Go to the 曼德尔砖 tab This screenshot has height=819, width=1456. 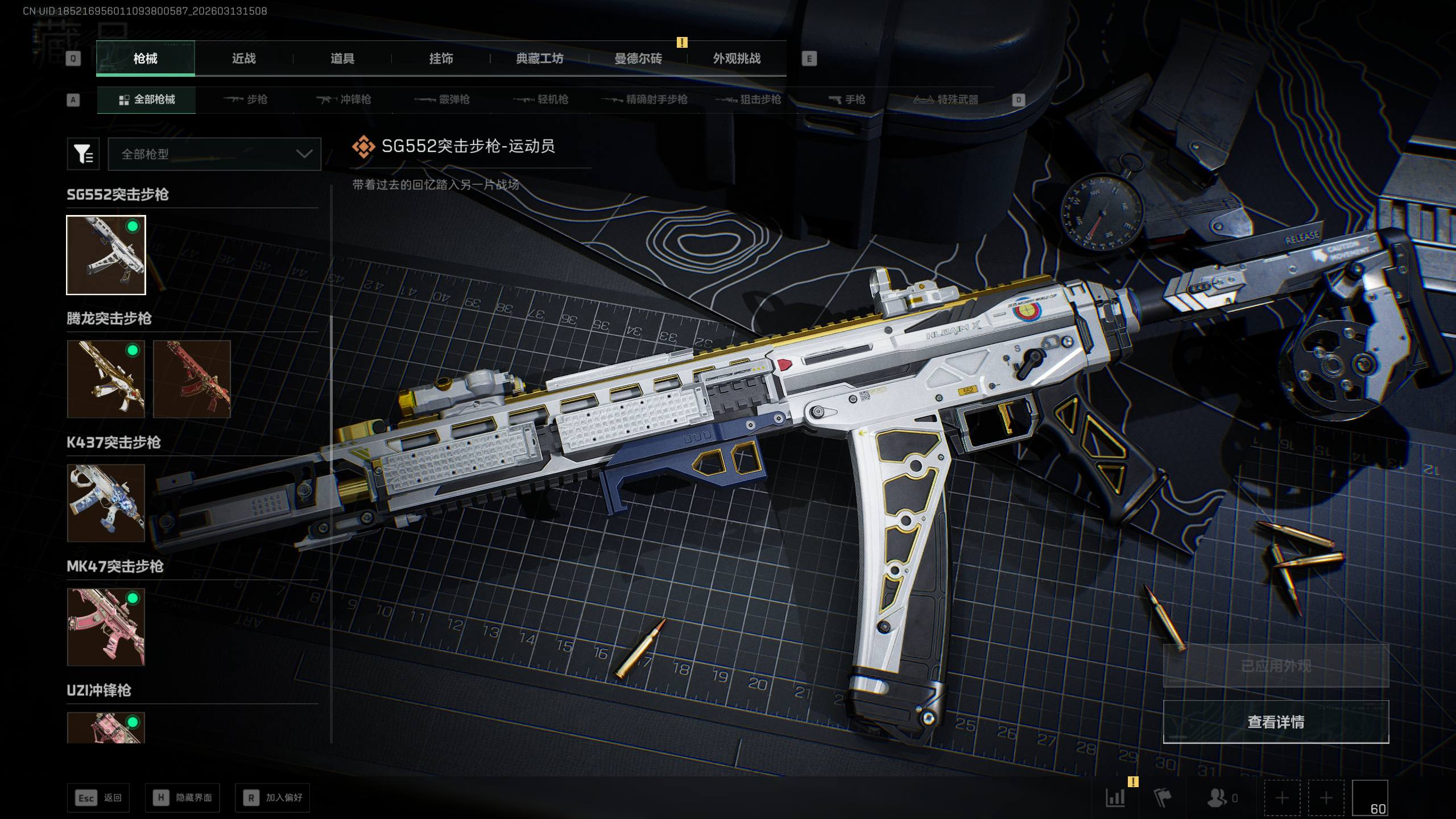pos(638,59)
